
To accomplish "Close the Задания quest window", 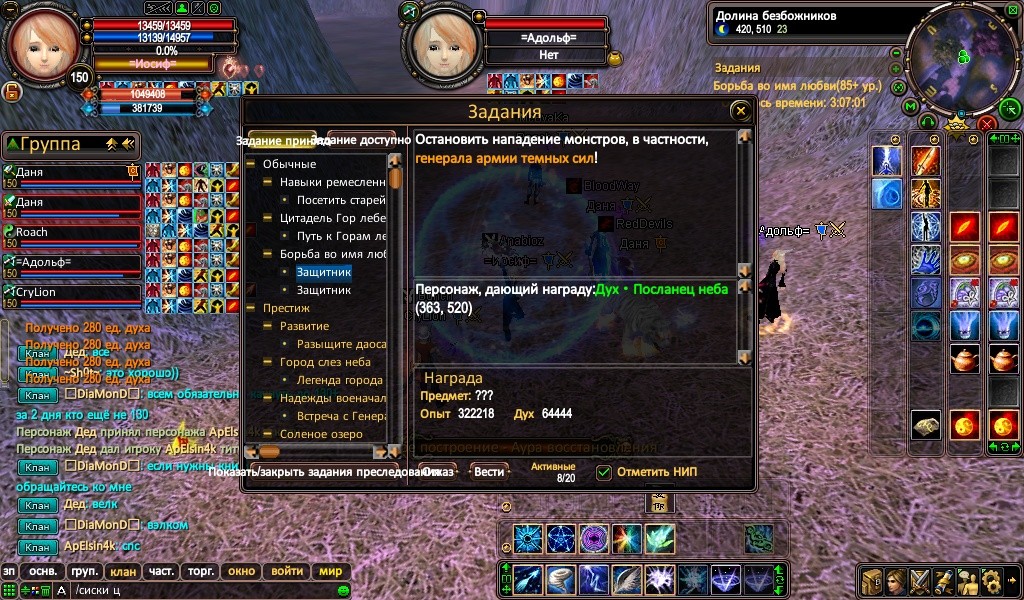I will 740,111.
